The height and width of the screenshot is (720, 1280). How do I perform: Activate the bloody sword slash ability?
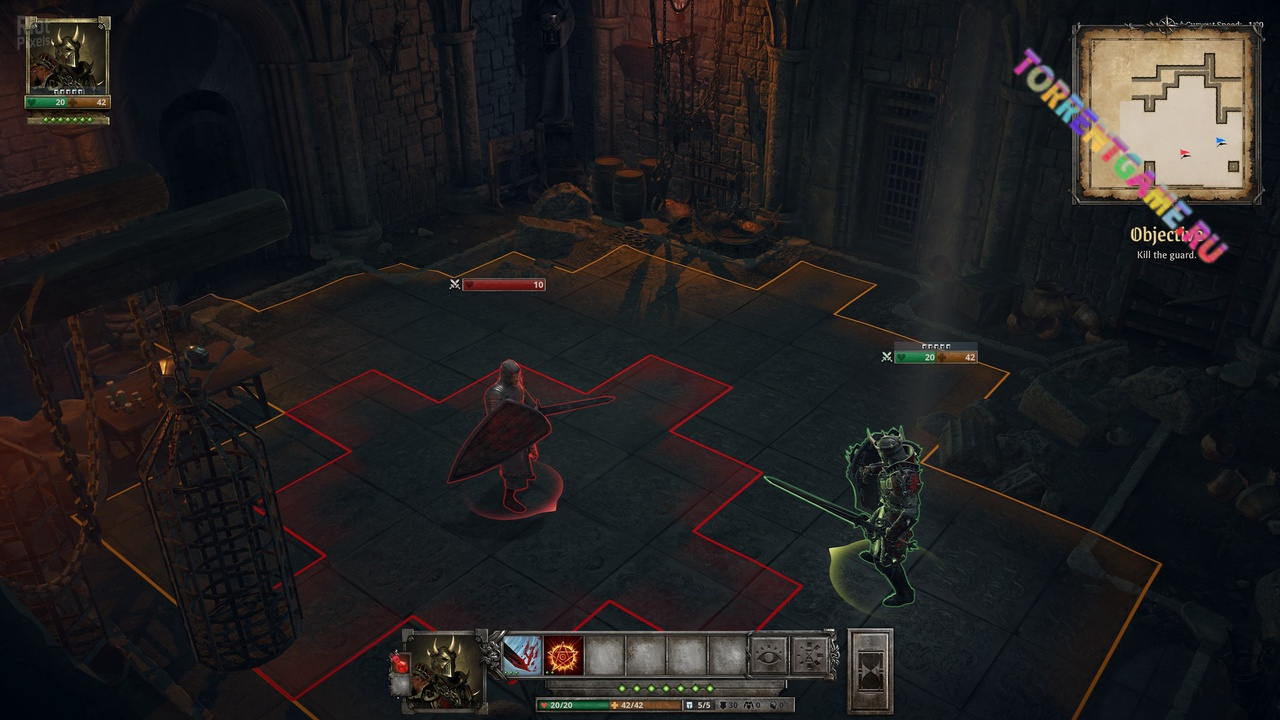tap(522, 656)
